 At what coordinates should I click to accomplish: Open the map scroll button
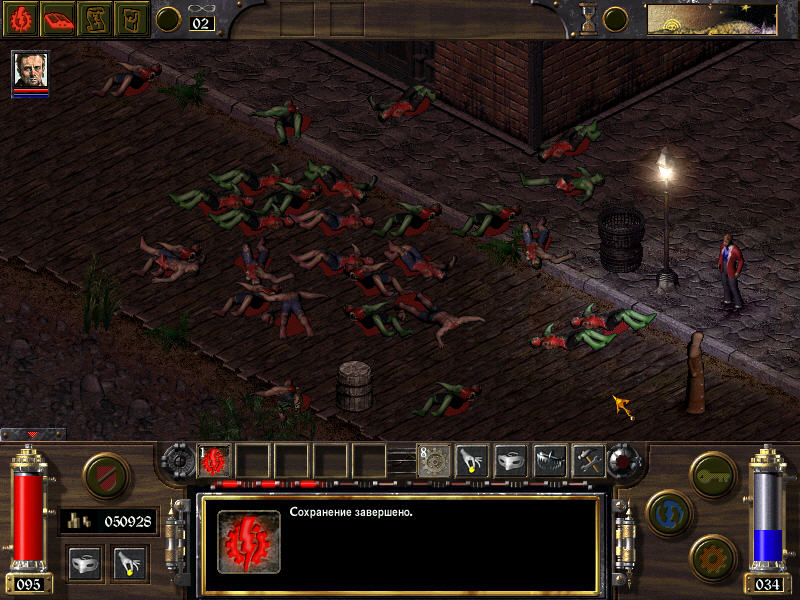[x=96, y=18]
